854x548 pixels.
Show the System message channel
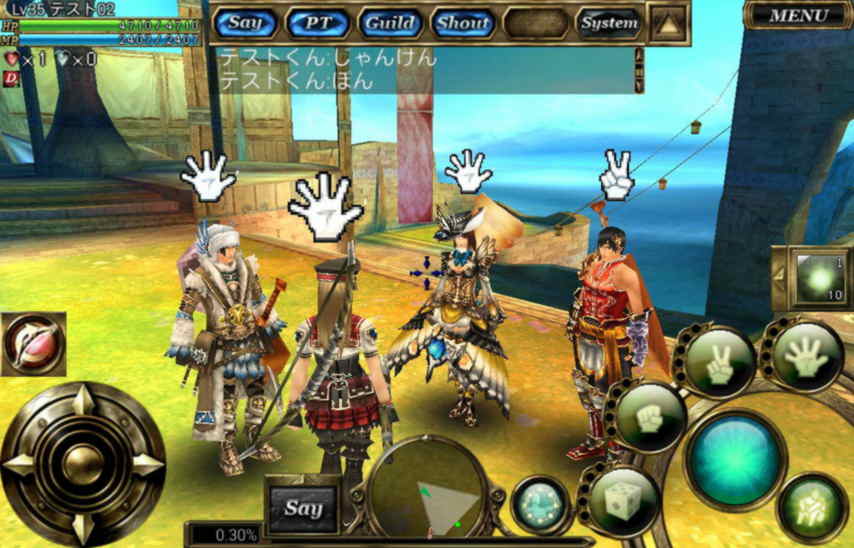tap(609, 22)
